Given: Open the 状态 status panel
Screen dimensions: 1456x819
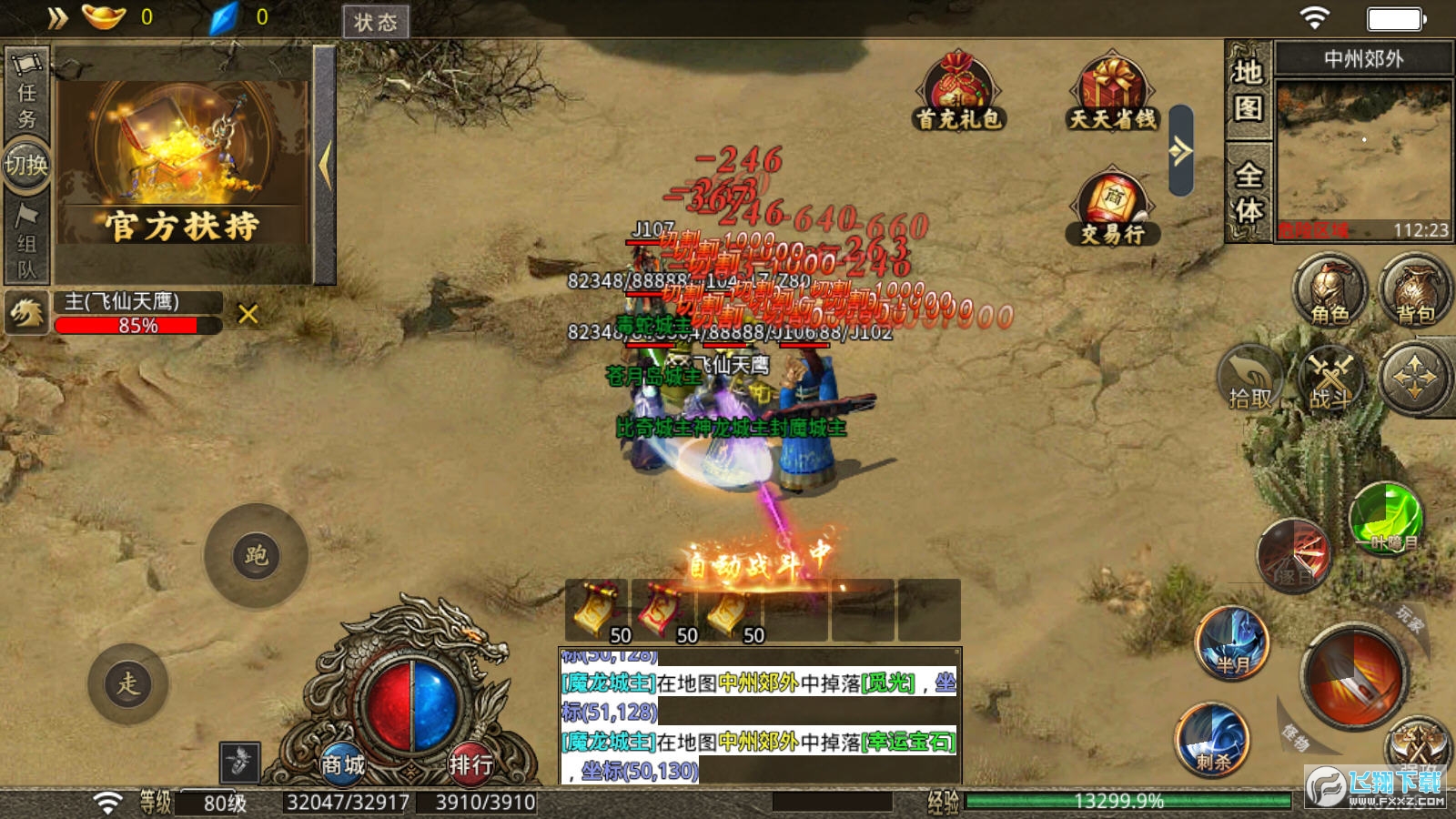Looking at the screenshot, I should 375,22.
